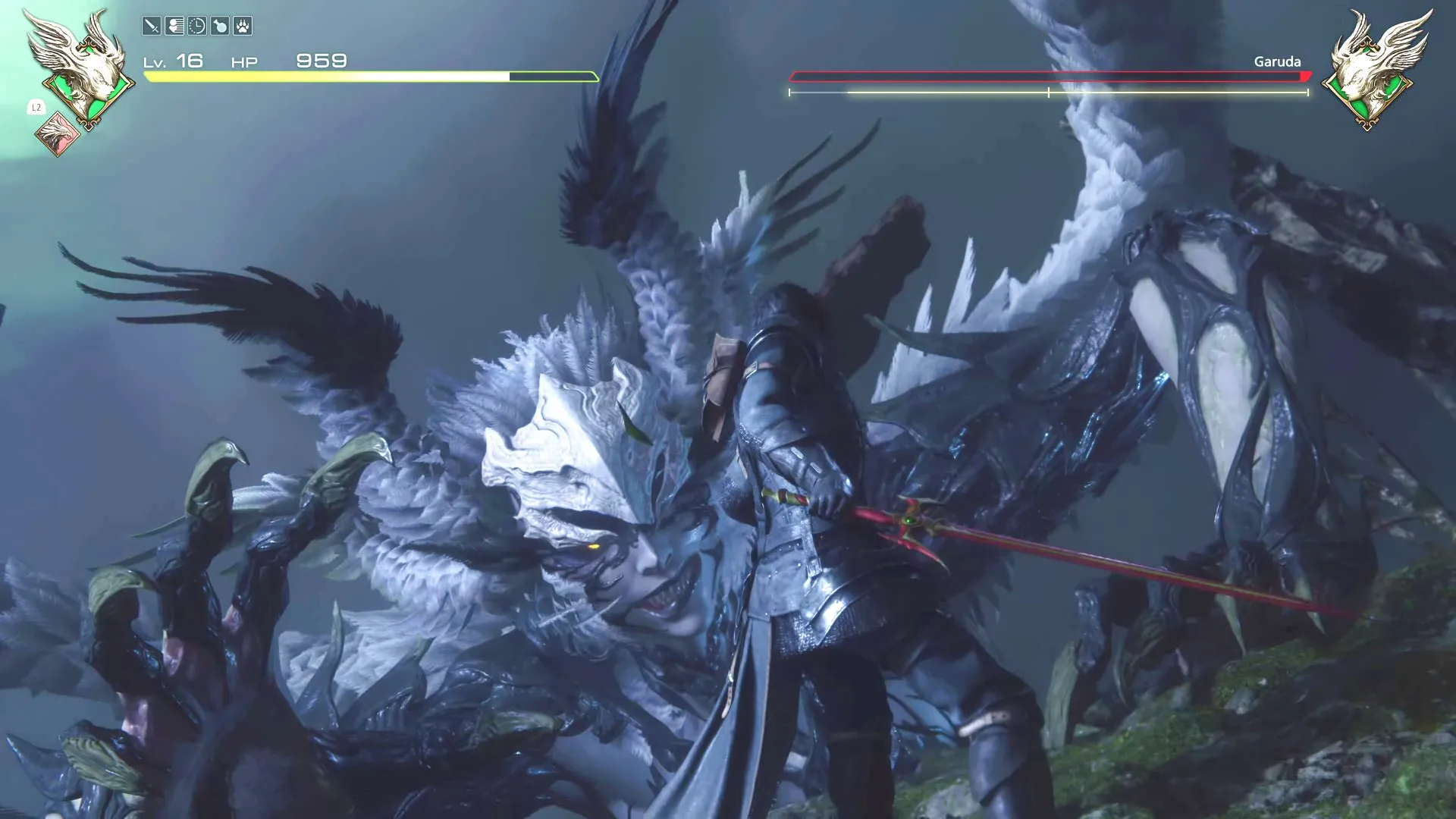Select the sword status icon
The height and width of the screenshot is (819, 1456).
click(x=152, y=27)
